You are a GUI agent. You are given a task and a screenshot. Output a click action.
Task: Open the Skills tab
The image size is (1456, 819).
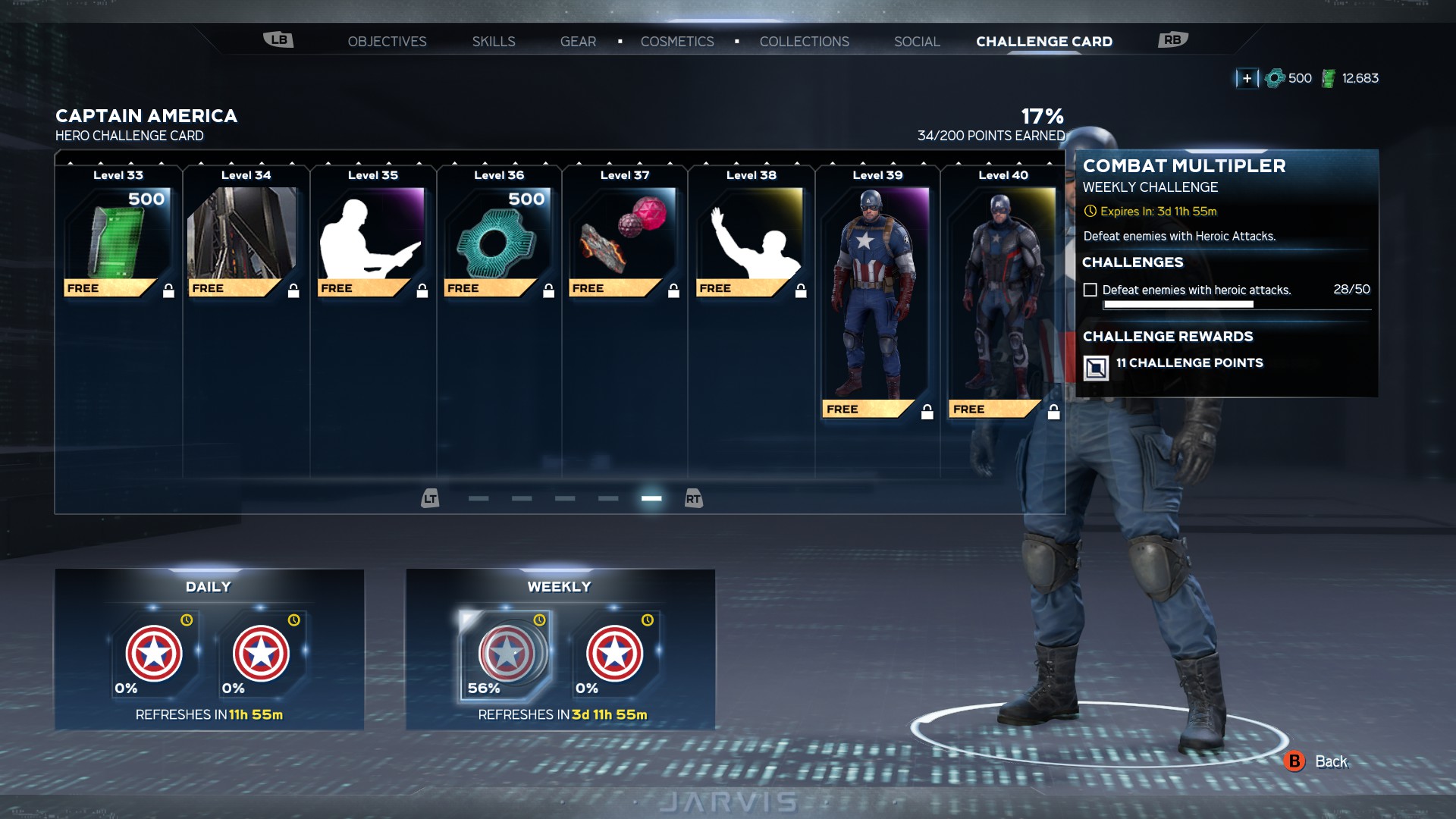coord(494,42)
